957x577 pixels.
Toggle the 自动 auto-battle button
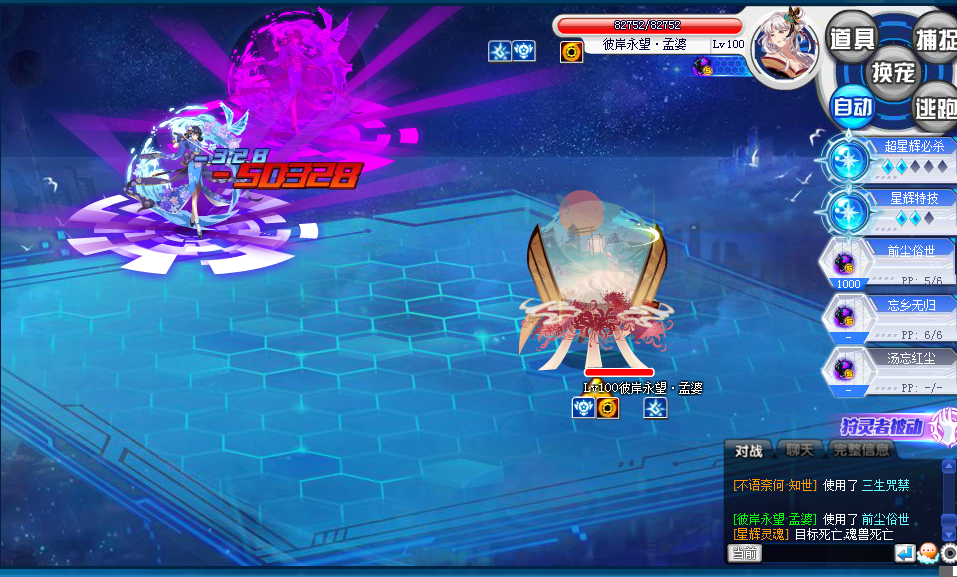(x=852, y=106)
